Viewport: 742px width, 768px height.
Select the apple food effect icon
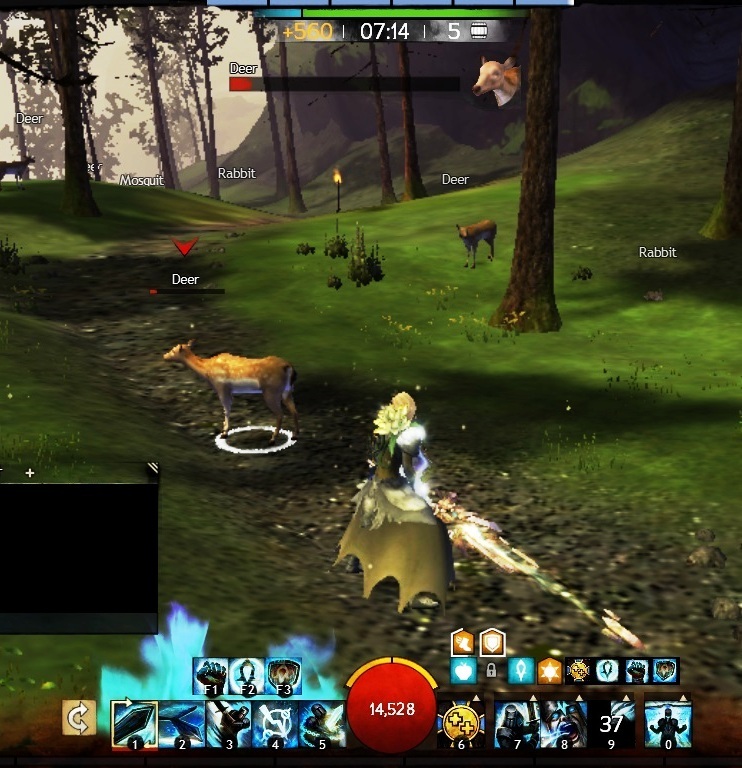pos(463,670)
